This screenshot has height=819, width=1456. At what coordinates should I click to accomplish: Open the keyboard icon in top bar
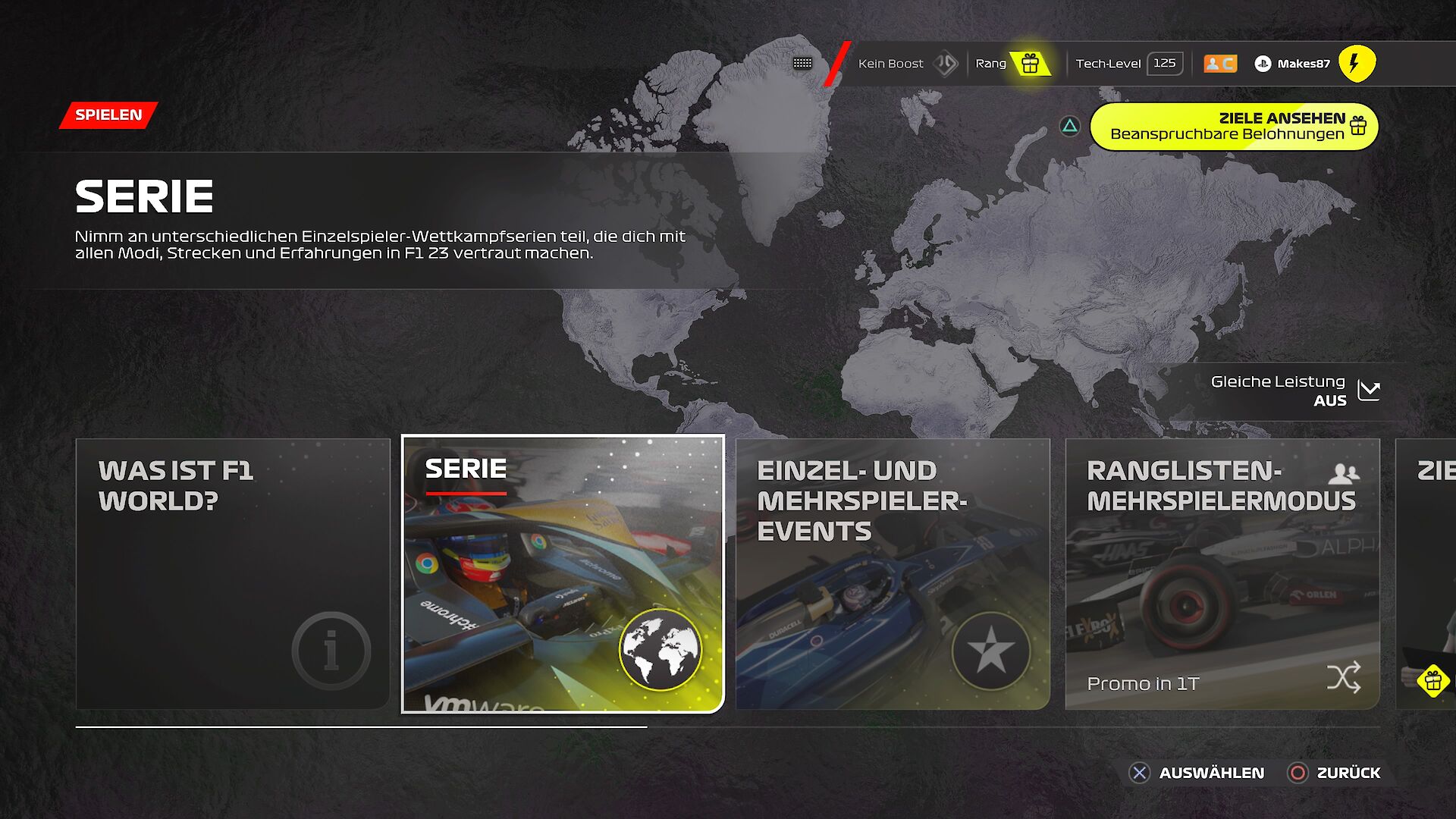point(802,64)
